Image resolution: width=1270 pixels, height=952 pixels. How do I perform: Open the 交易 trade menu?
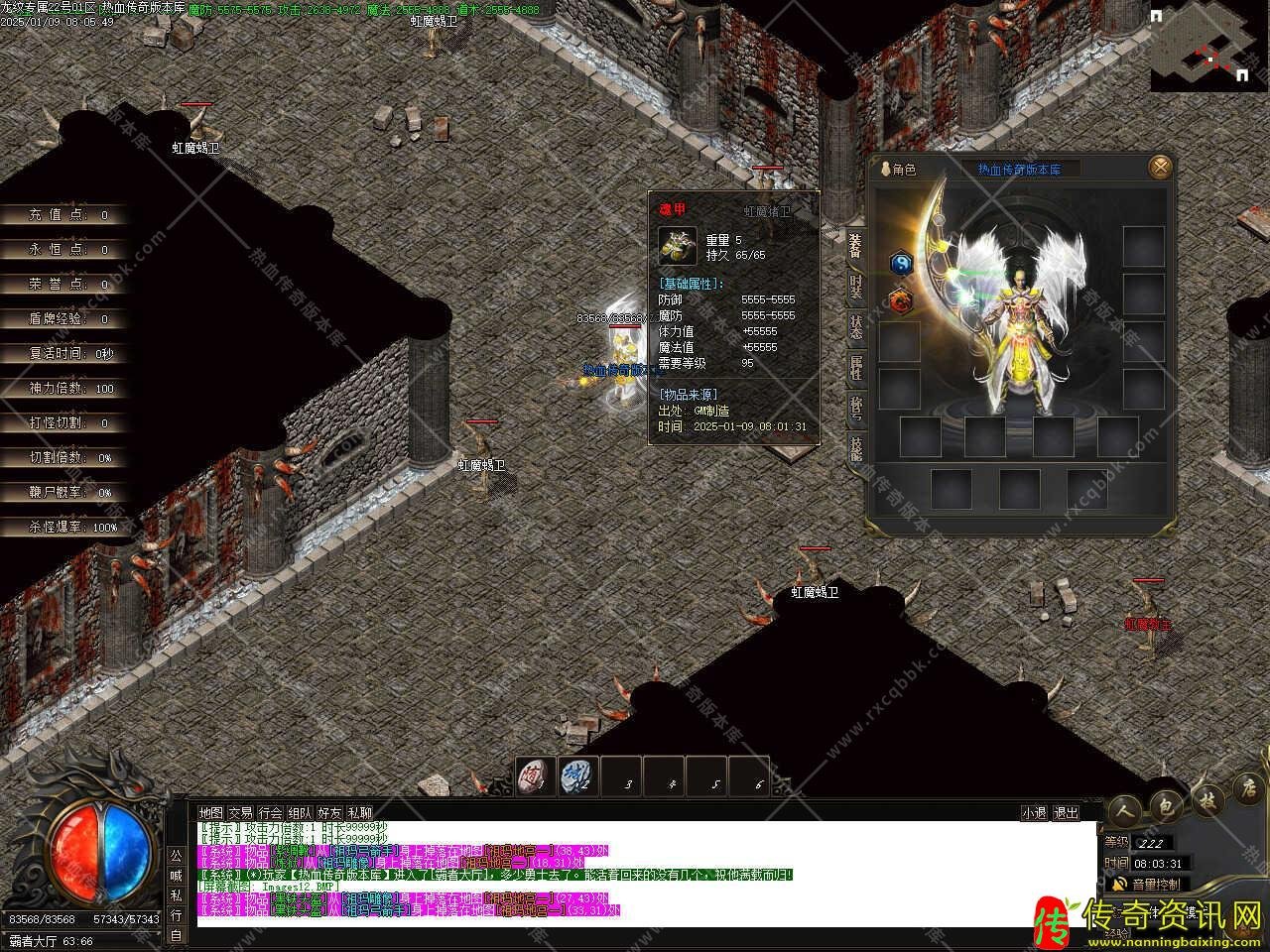[x=240, y=812]
